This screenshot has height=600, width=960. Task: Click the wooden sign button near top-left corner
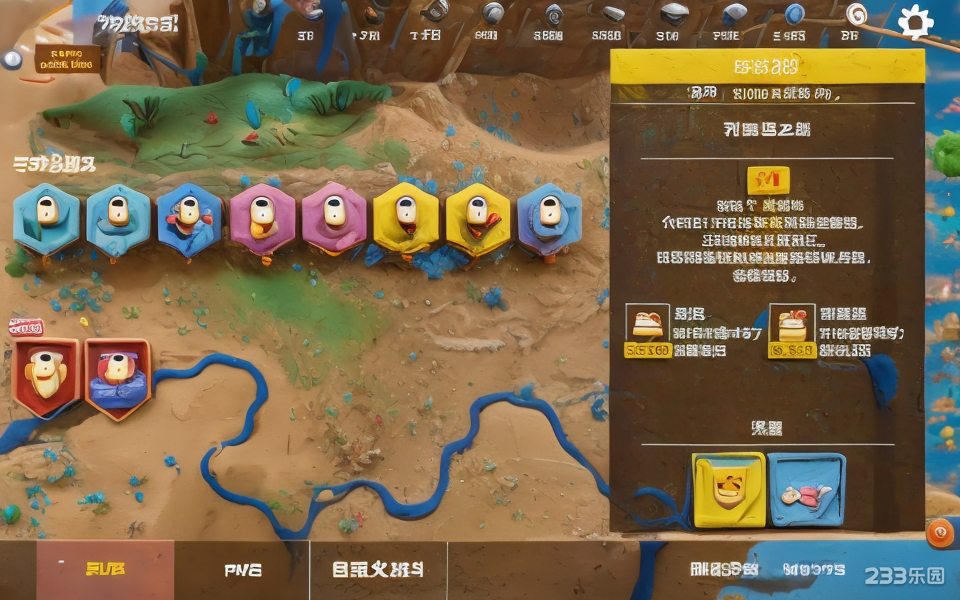coord(68,59)
